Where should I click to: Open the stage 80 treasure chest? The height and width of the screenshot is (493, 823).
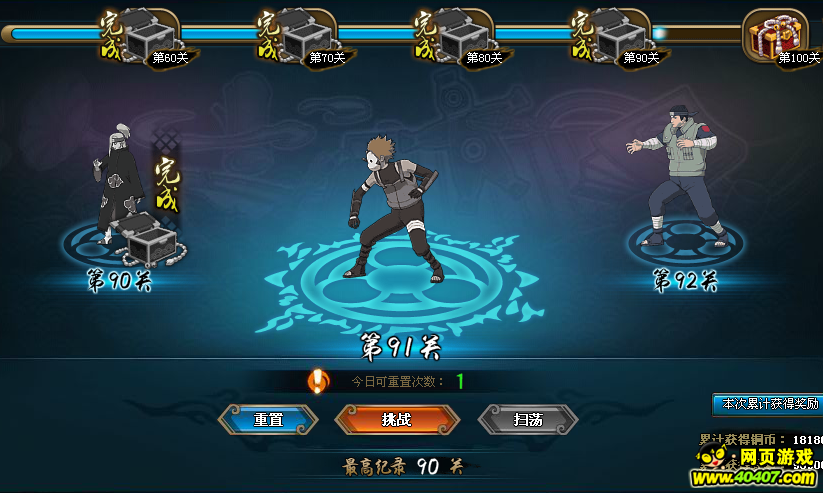pos(464,35)
